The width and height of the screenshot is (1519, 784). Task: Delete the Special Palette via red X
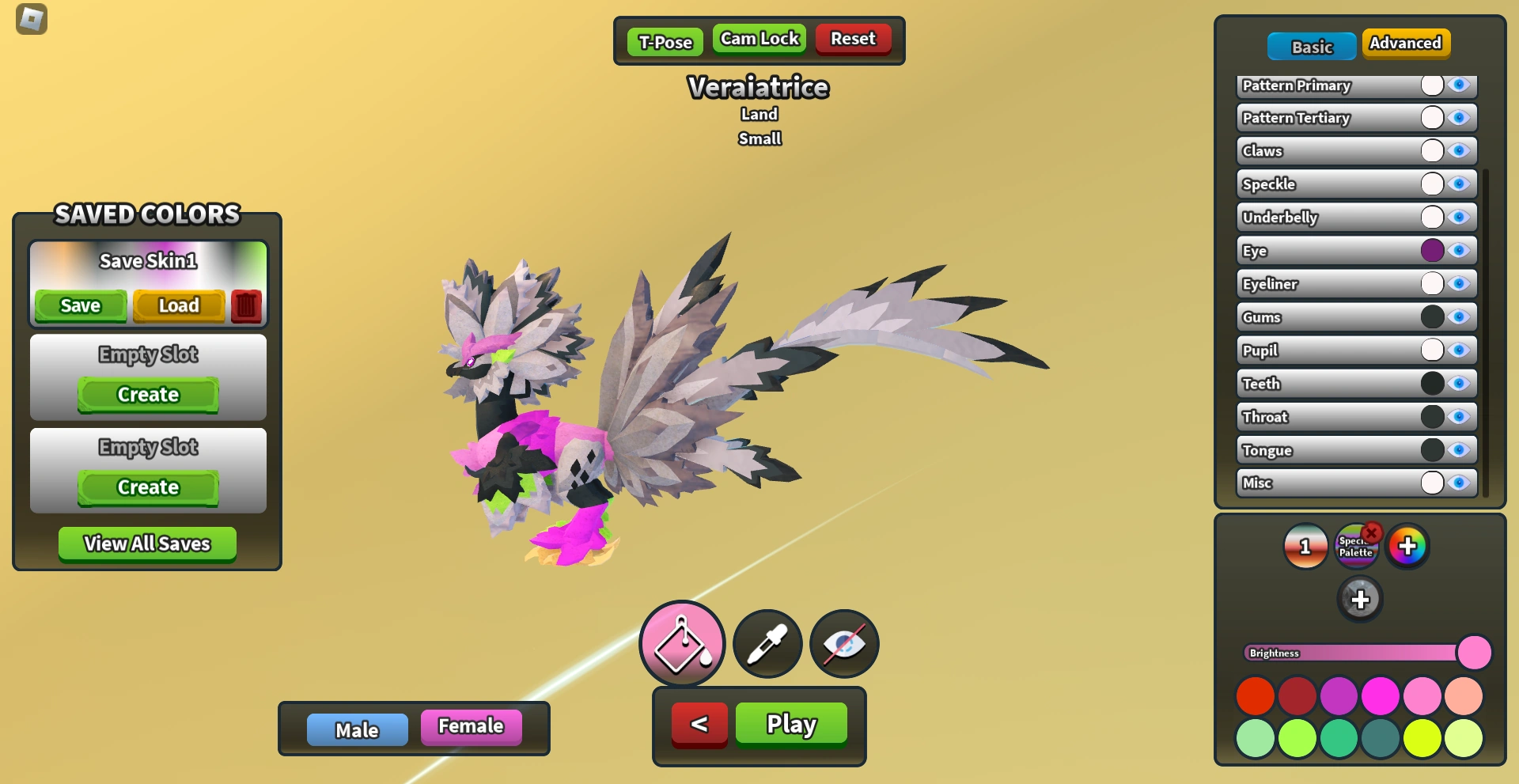point(1371,532)
